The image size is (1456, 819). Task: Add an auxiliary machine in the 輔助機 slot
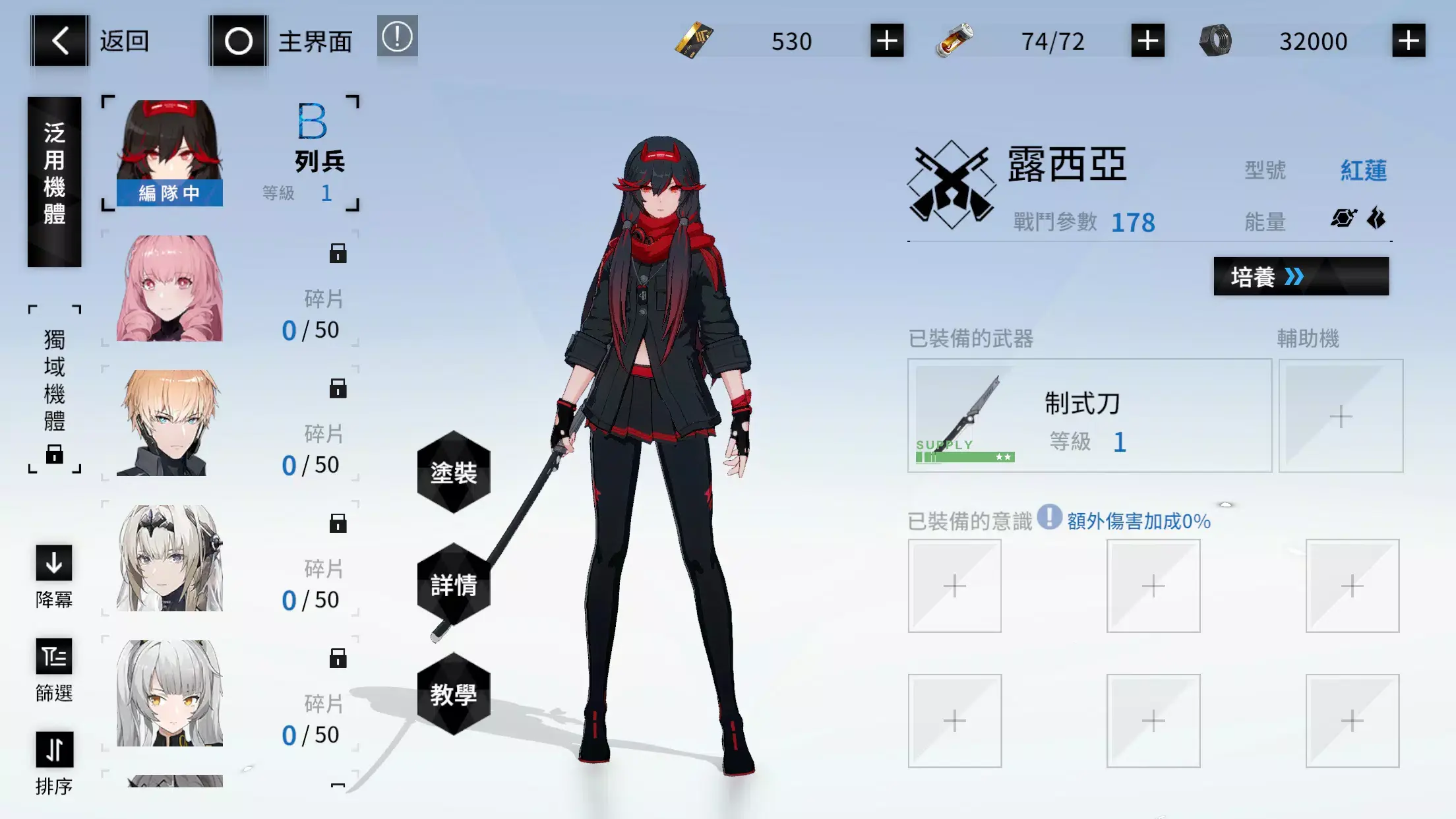1340,417
